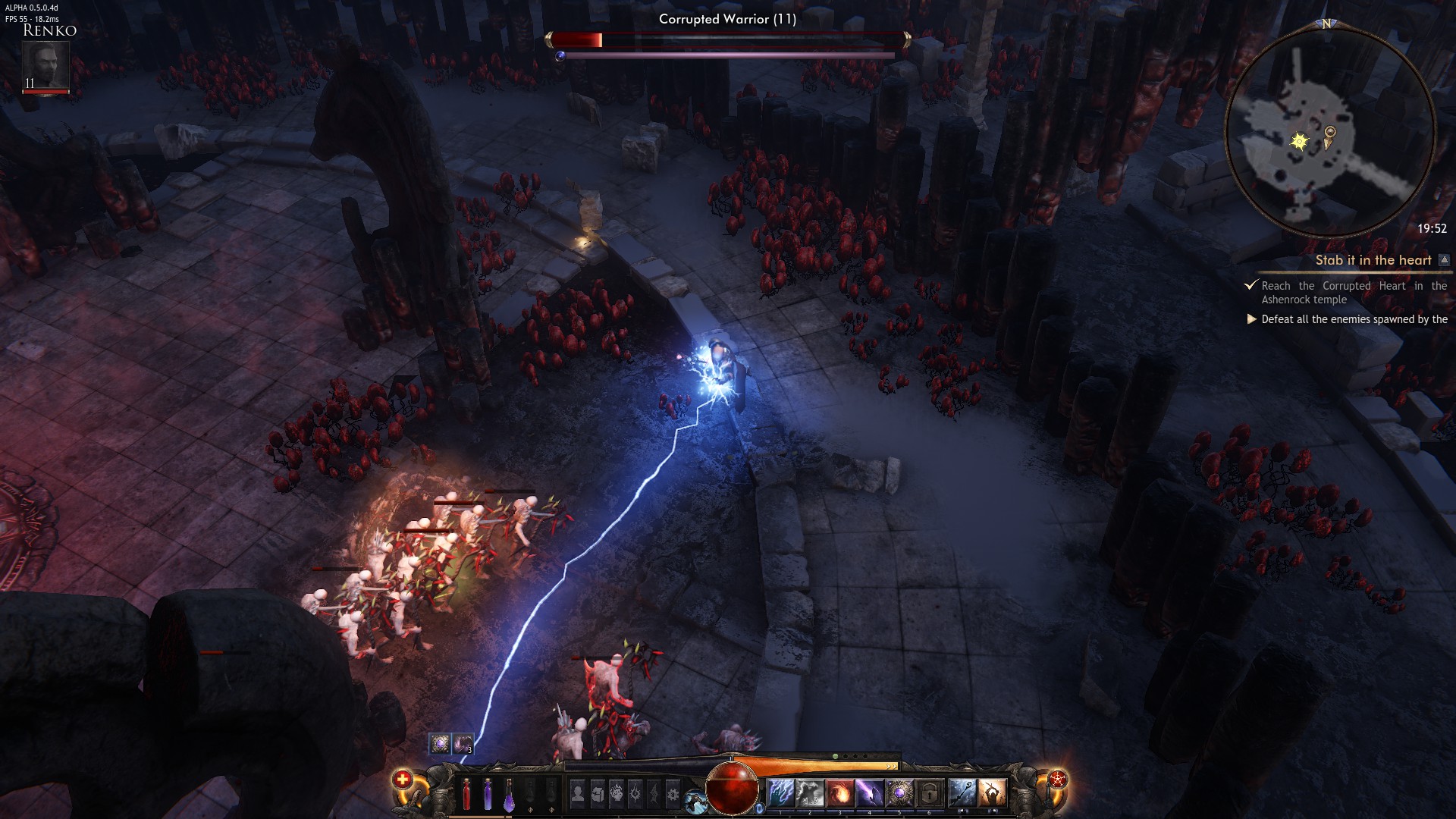
Task: Click the dodge roll ability icon
Action: [694, 800]
